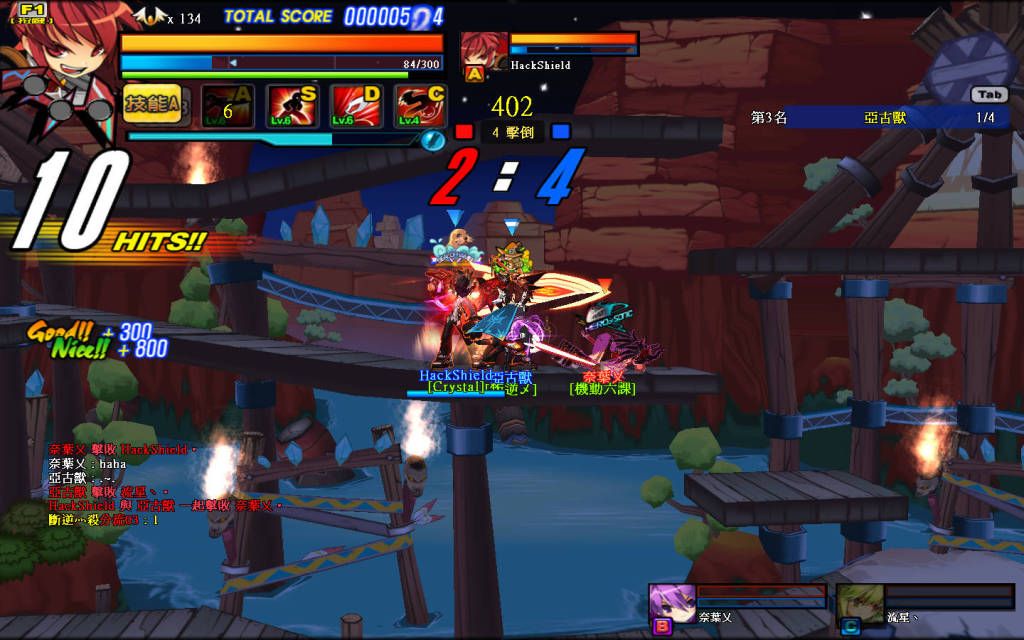This screenshot has height=640, width=1024.
Task: Activate the S slot skill icon
Action: click(291, 106)
